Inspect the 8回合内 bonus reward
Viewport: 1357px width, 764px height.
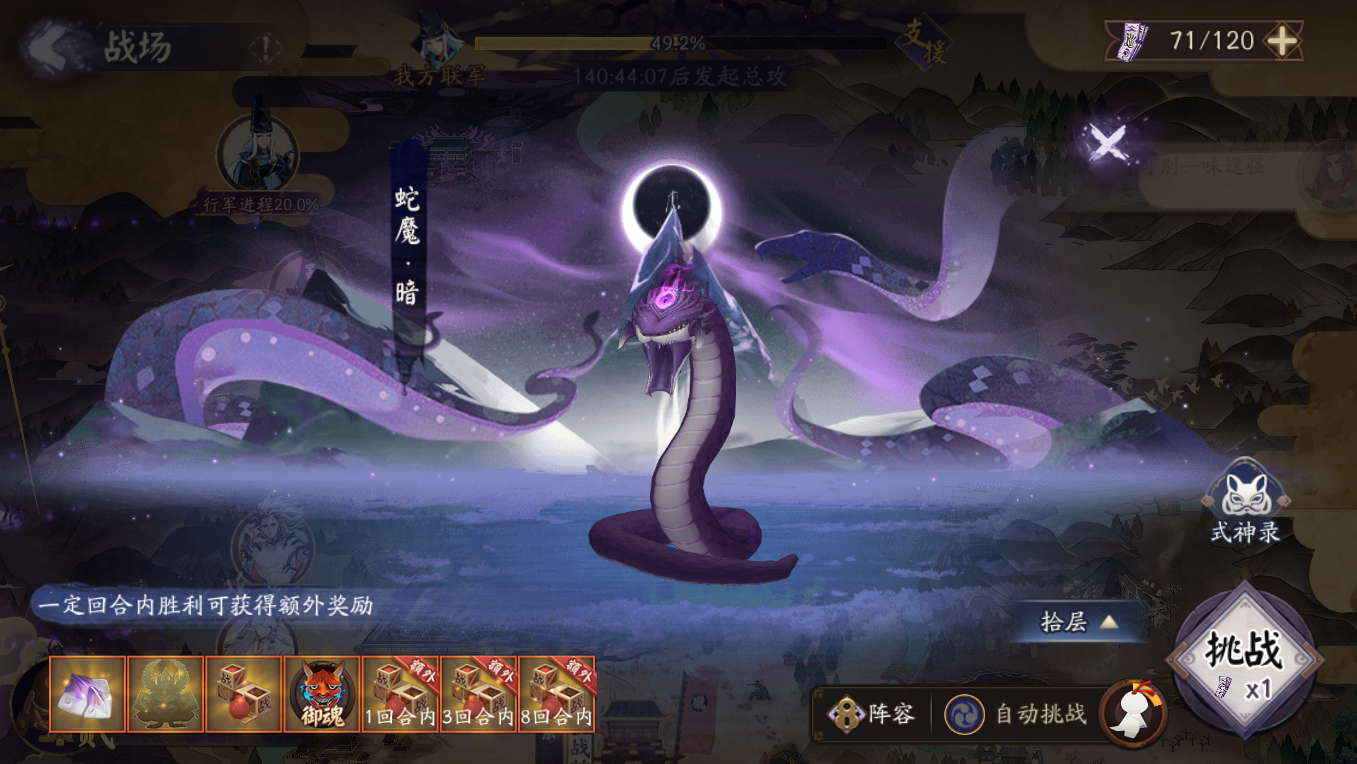pyautogui.click(x=556, y=694)
